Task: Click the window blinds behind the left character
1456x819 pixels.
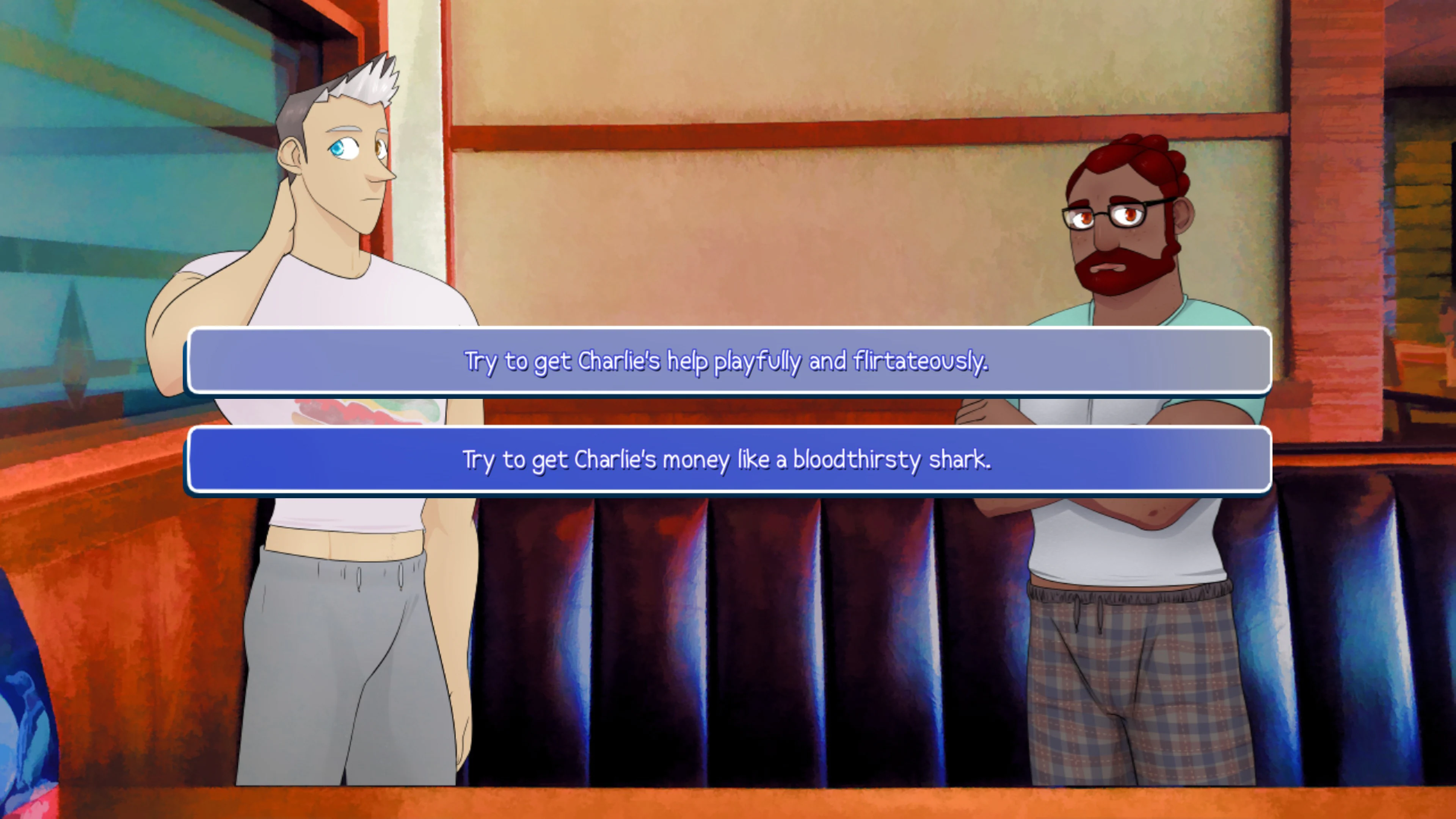Action: click(x=85, y=169)
